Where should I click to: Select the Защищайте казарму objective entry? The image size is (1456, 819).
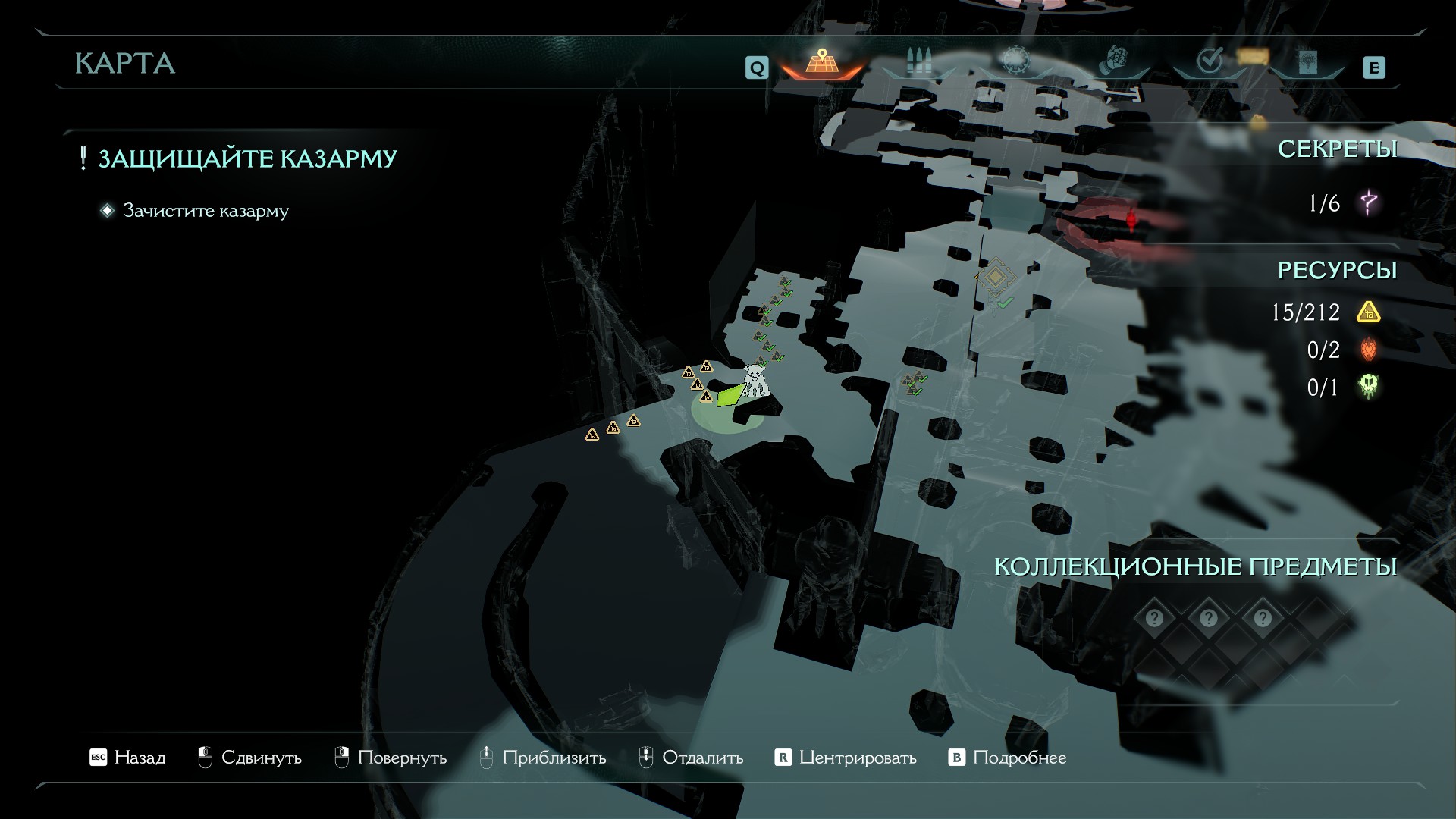click(247, 158)
